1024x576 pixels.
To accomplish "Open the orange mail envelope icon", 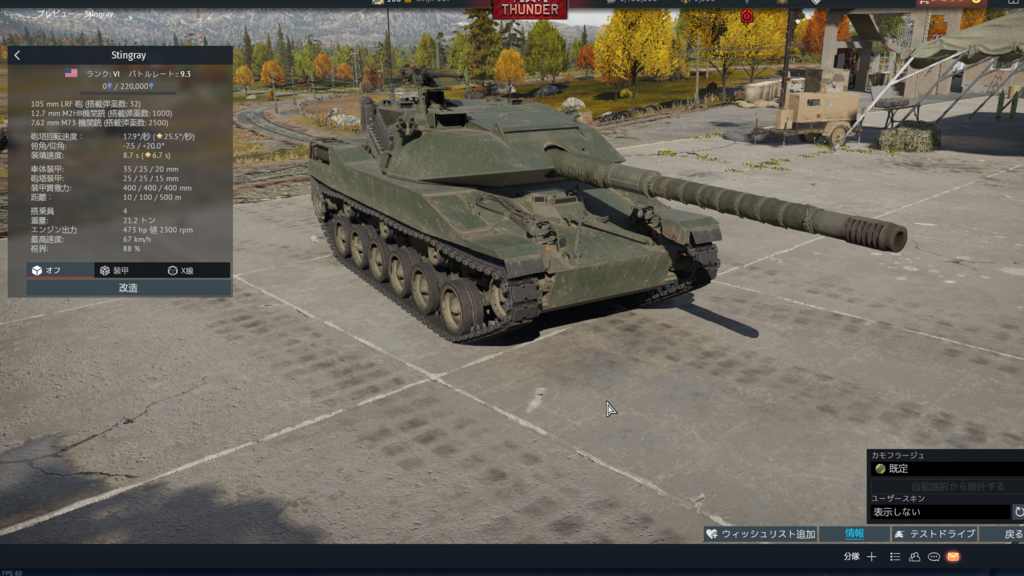I will pos(953,557).
